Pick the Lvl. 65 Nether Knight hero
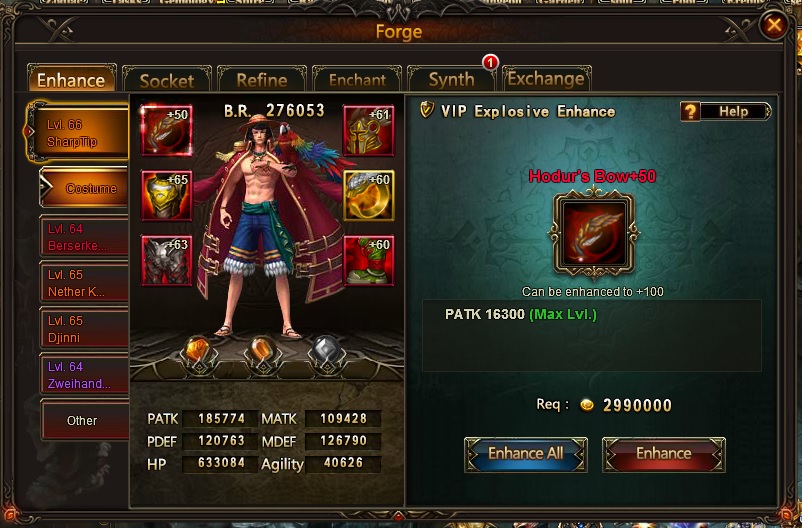This screenshot has height=528, width=802. [x=84, y=283]
